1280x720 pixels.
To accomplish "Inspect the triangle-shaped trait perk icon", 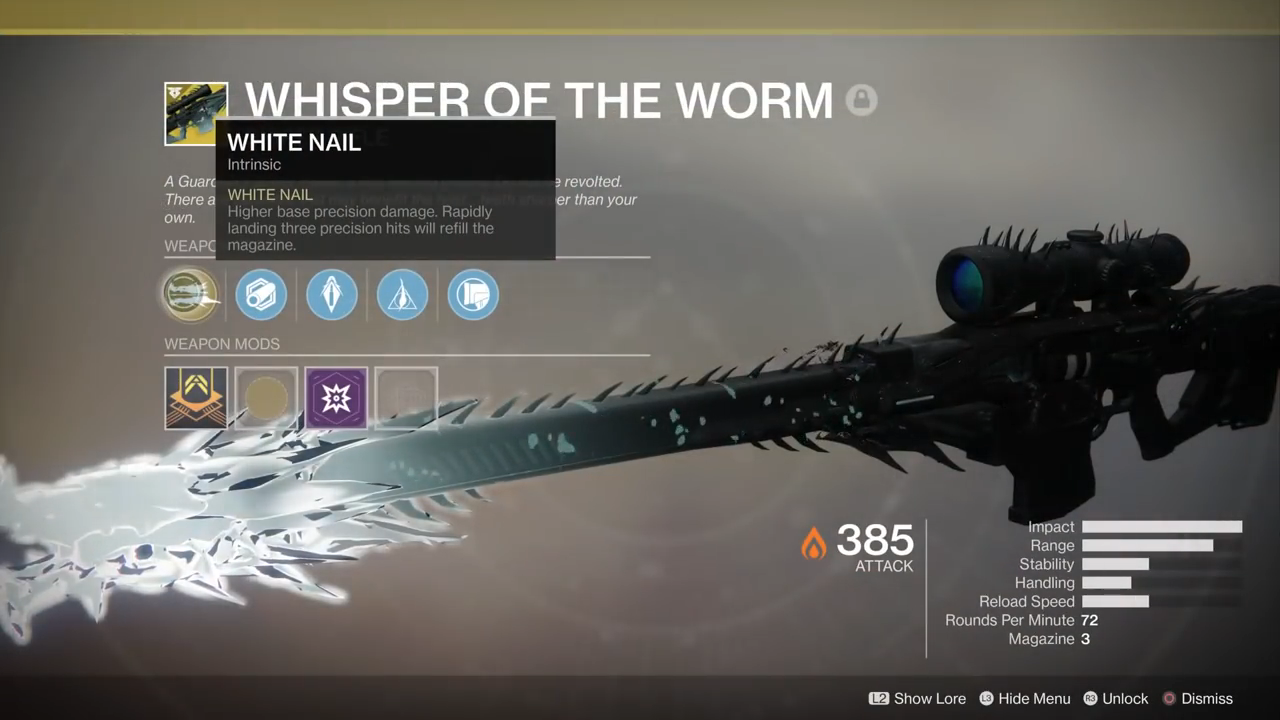I will point(402,295).
